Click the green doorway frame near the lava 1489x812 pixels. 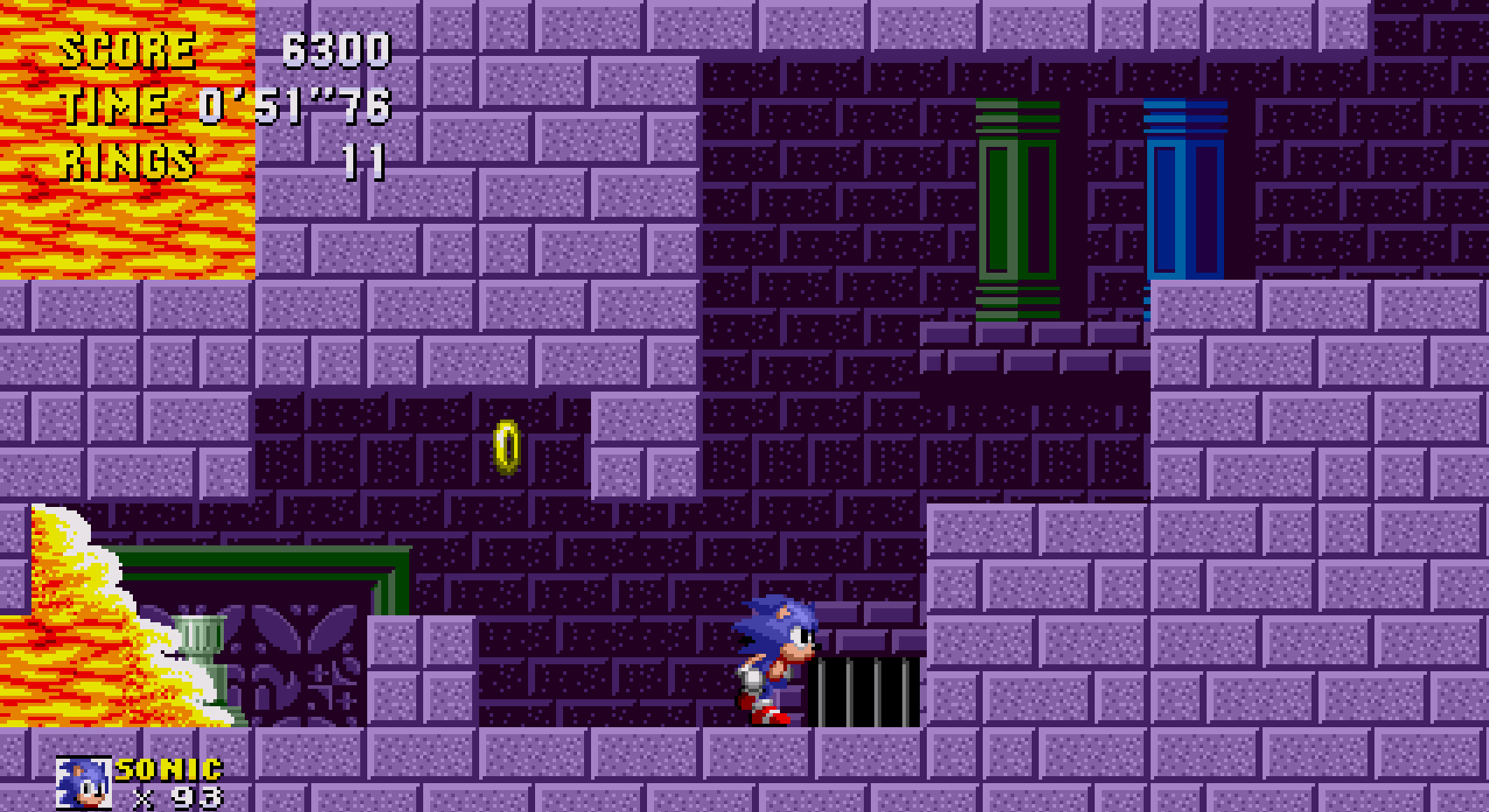pos(262,559)
